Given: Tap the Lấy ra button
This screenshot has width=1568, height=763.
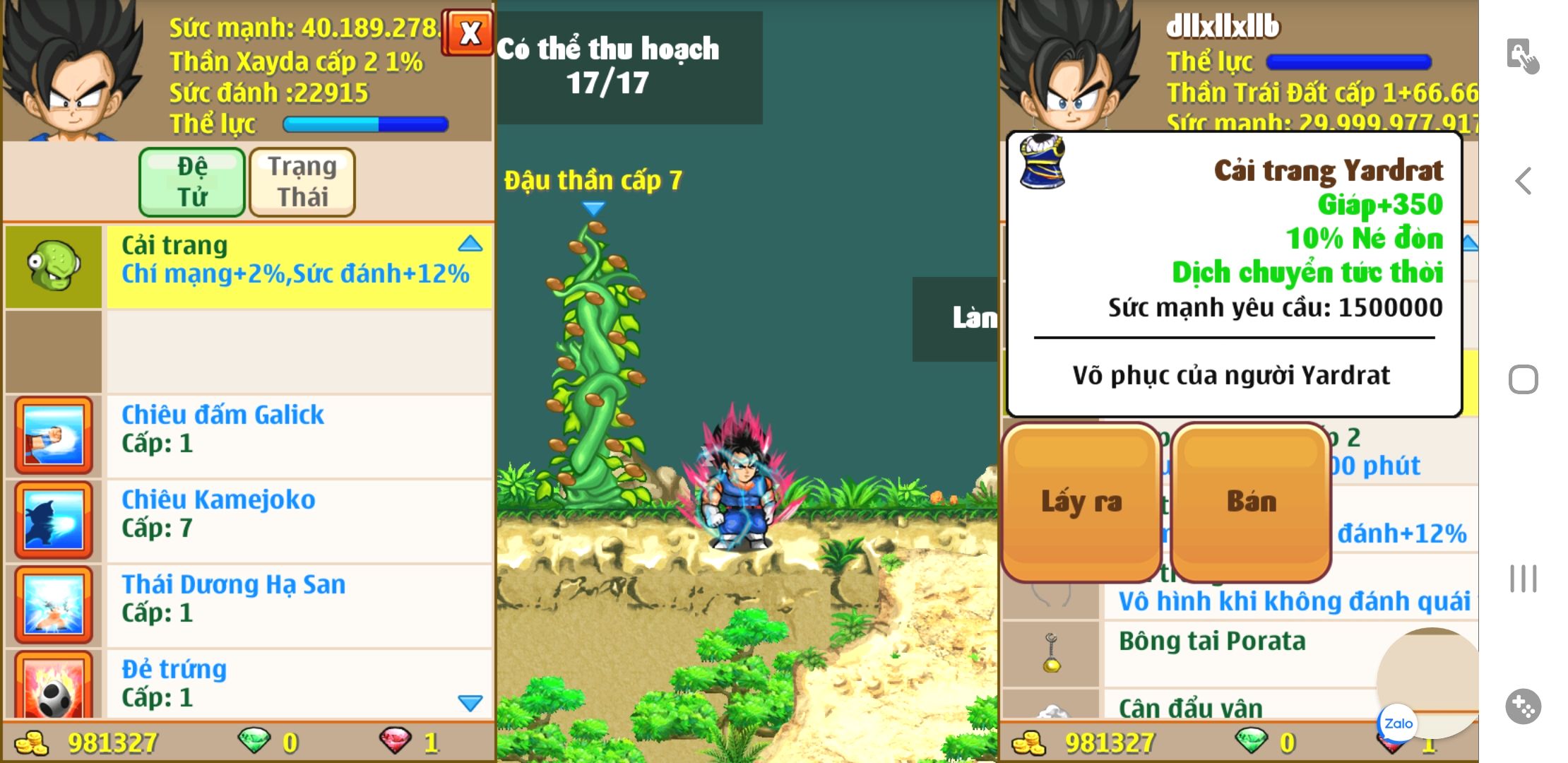Looking at the screenshot, I should [1081, 502].
